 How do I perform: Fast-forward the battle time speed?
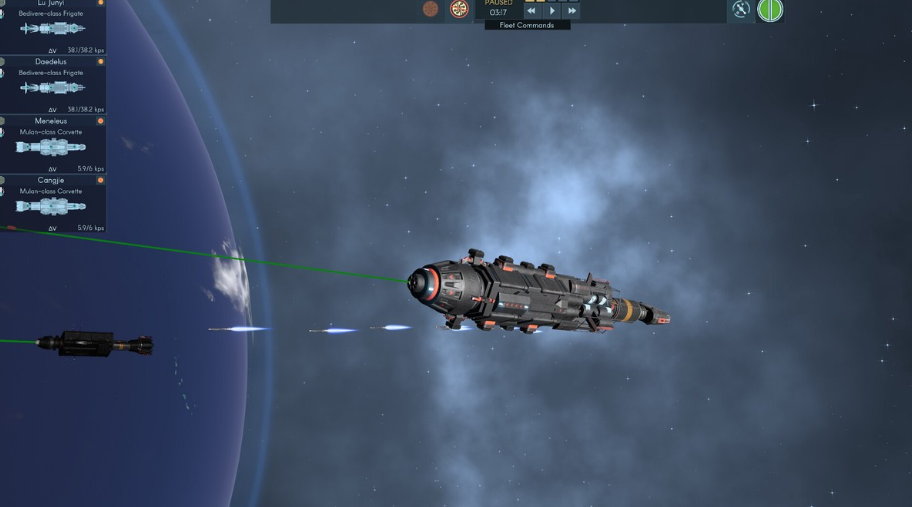pyautogui.click(x=571, y=11)
